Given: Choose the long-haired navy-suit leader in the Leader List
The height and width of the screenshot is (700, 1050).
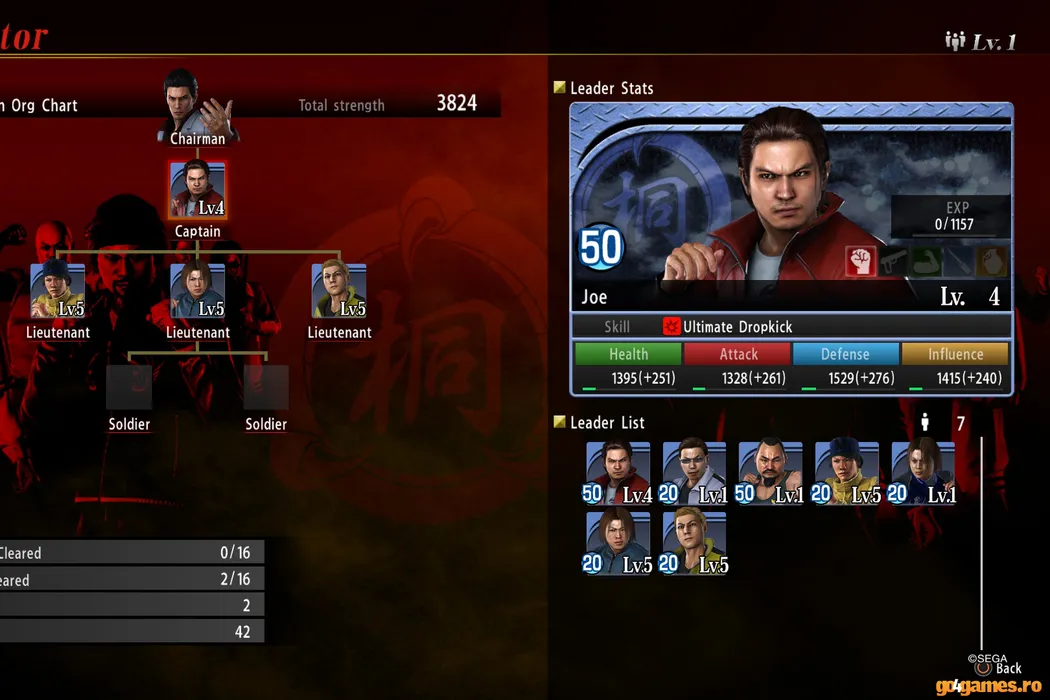Looking at the screenshot, I should point(922,472).
